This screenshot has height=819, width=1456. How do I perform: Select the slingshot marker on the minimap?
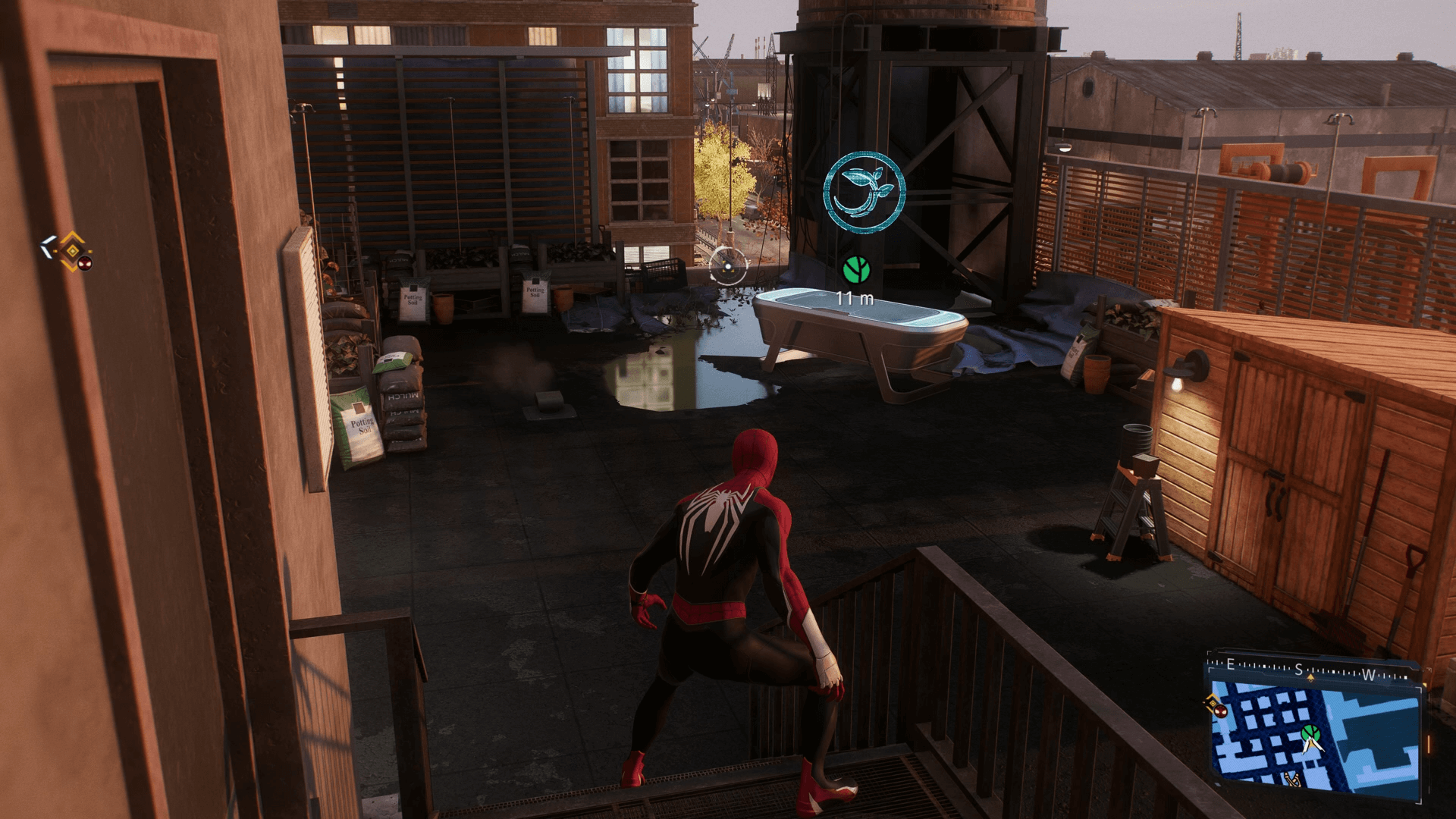pos(1293,778)
